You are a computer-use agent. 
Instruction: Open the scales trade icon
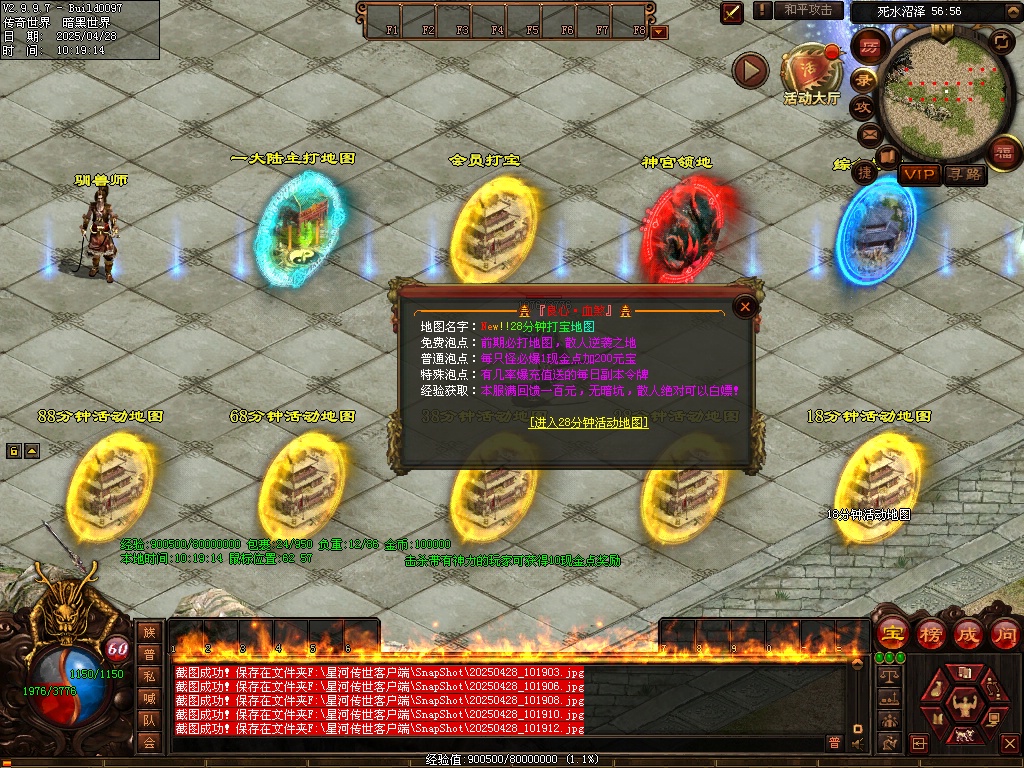pyautogui.click(x=887, y=678)
